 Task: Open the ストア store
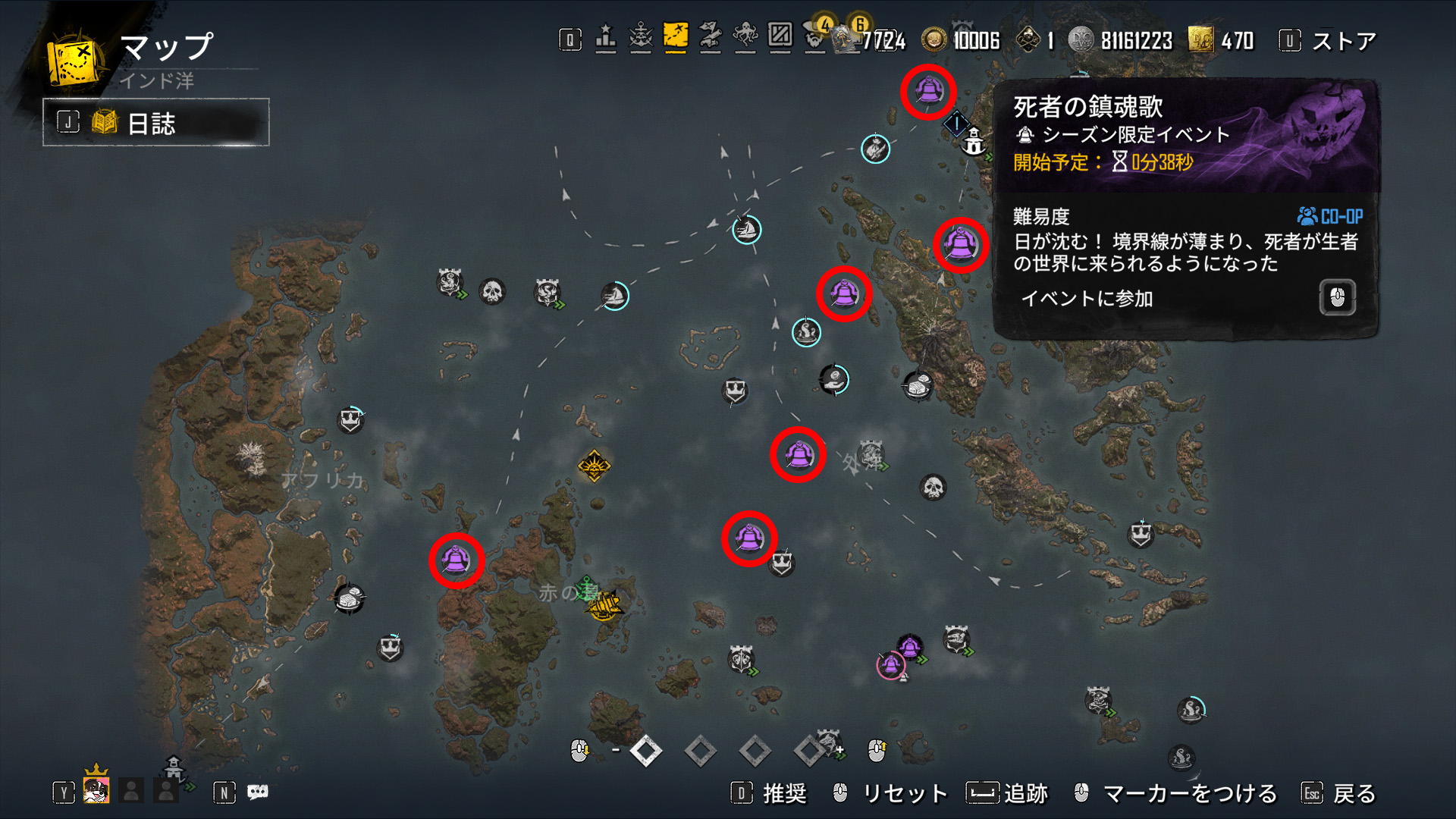[x=1343, y=41]
